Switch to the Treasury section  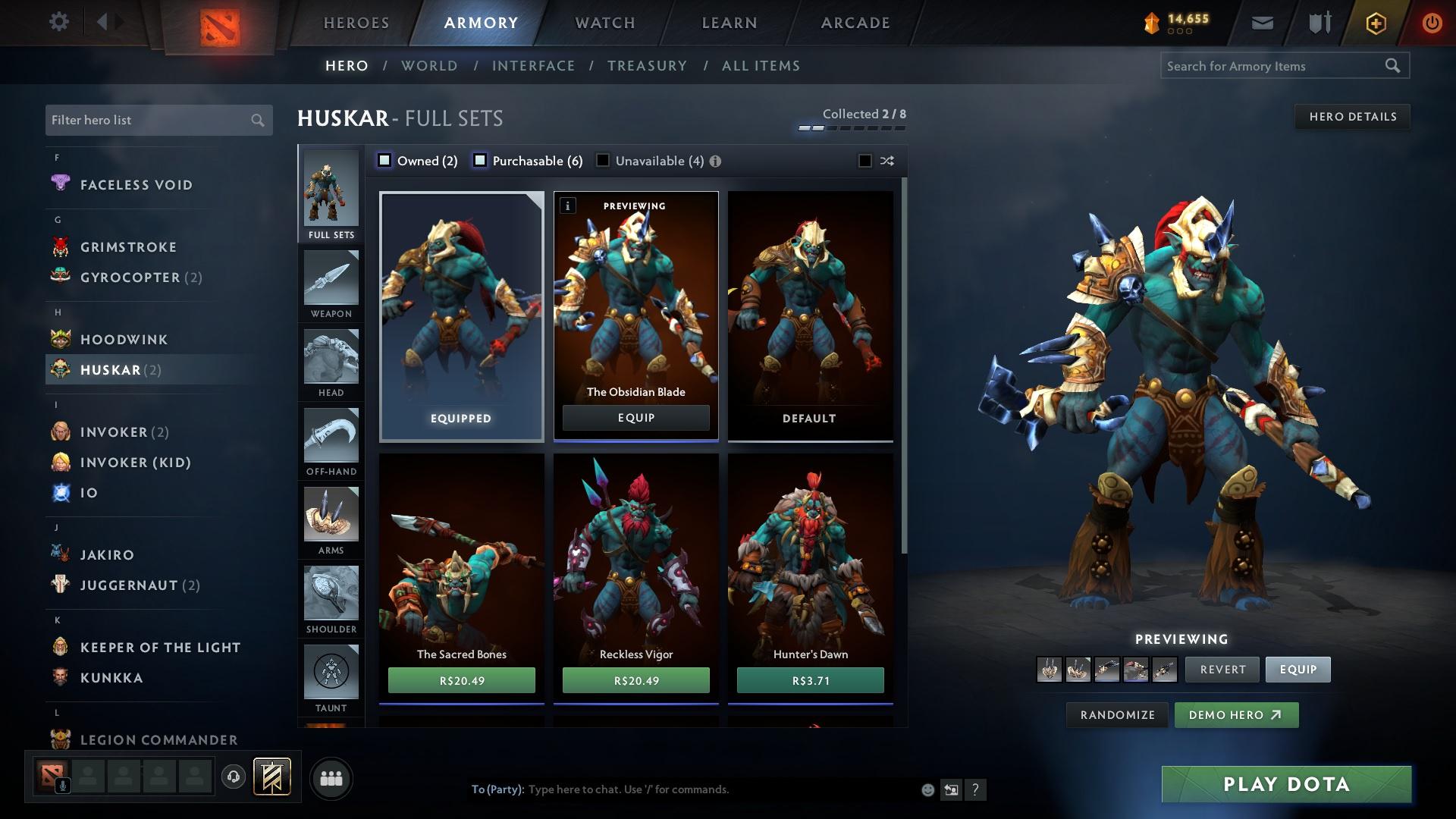pyautogui.click(x=647, y=66)
